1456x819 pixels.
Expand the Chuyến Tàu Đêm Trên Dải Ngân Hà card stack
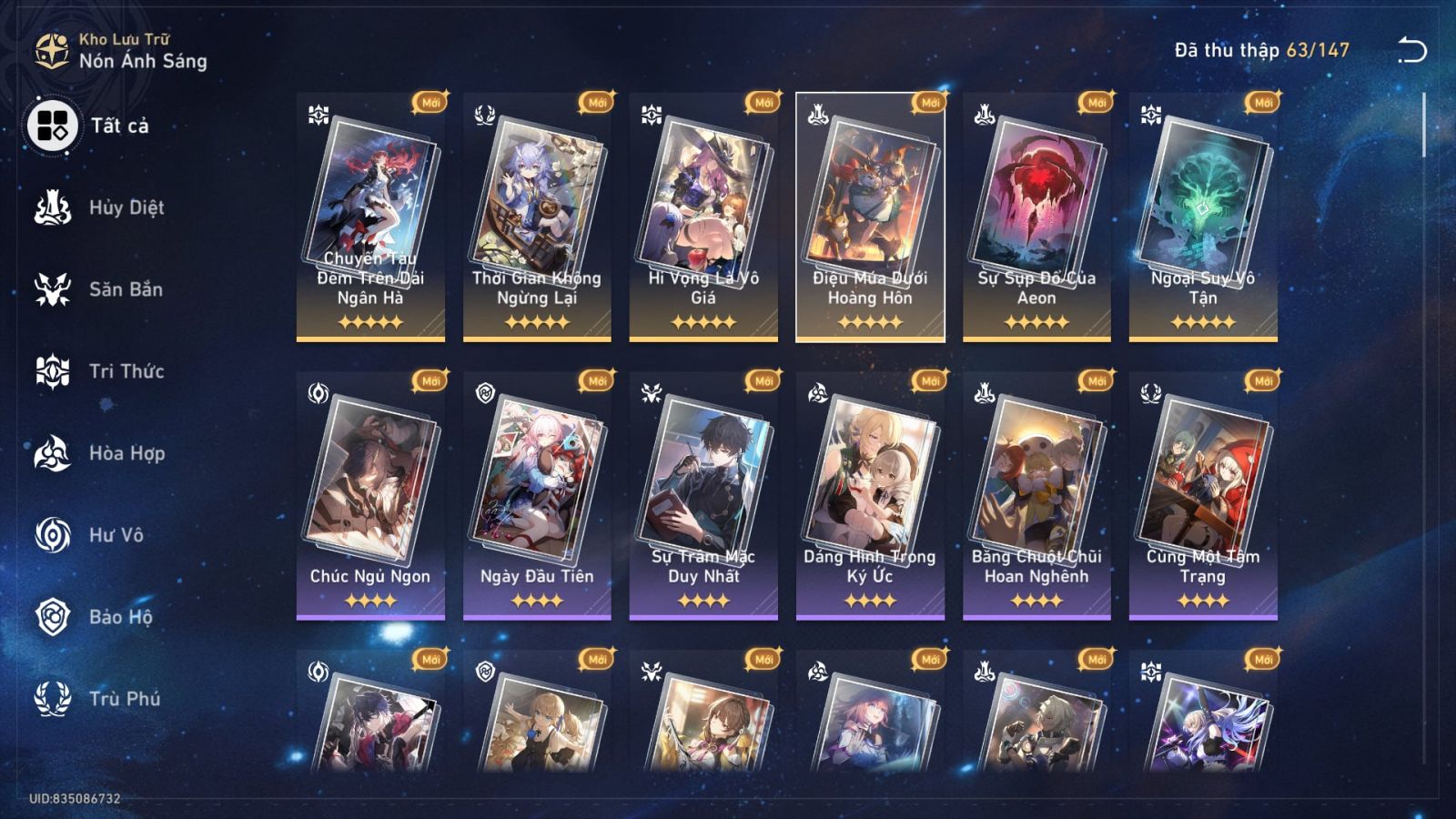(369, 218)
